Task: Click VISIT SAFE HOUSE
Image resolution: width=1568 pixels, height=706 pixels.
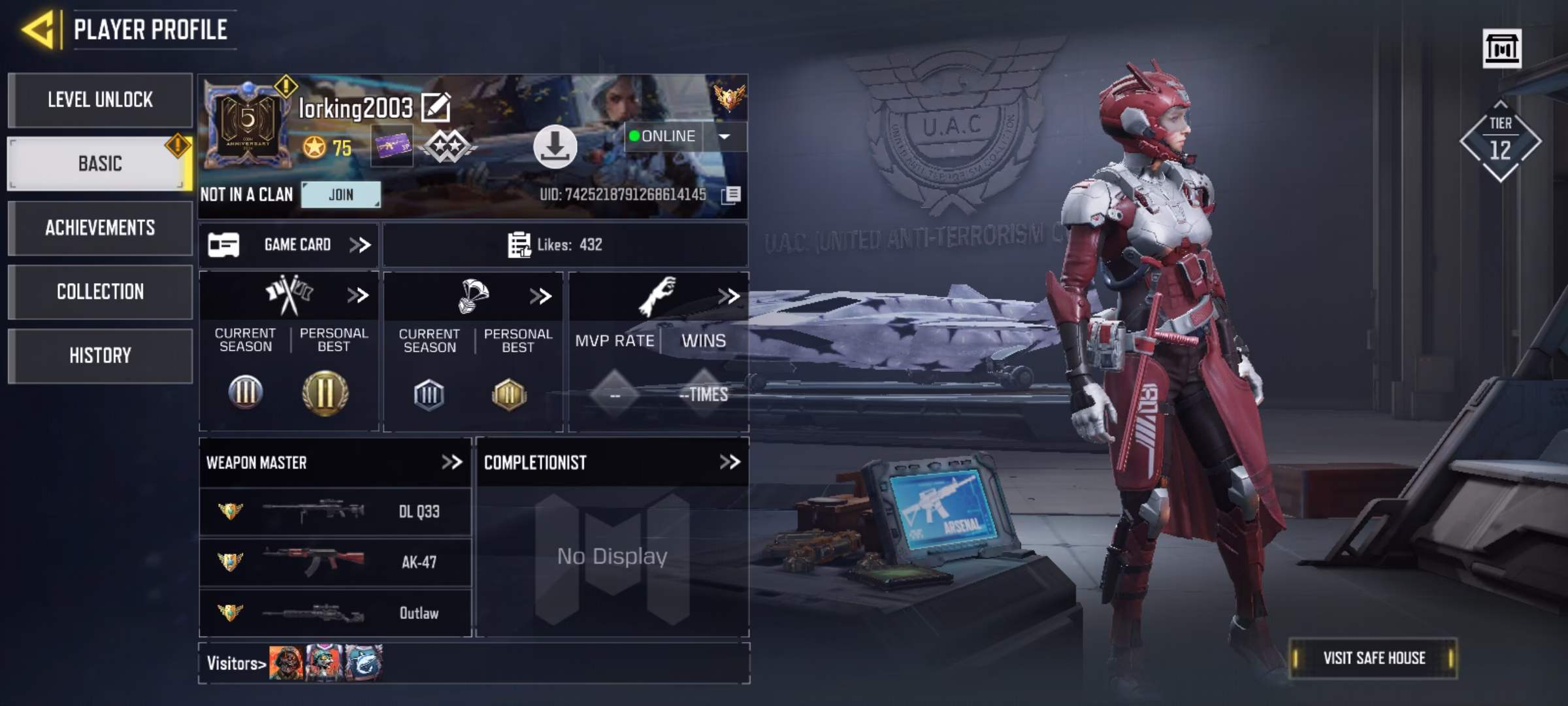Action: pyautogui.click(x=1374, y=658)
